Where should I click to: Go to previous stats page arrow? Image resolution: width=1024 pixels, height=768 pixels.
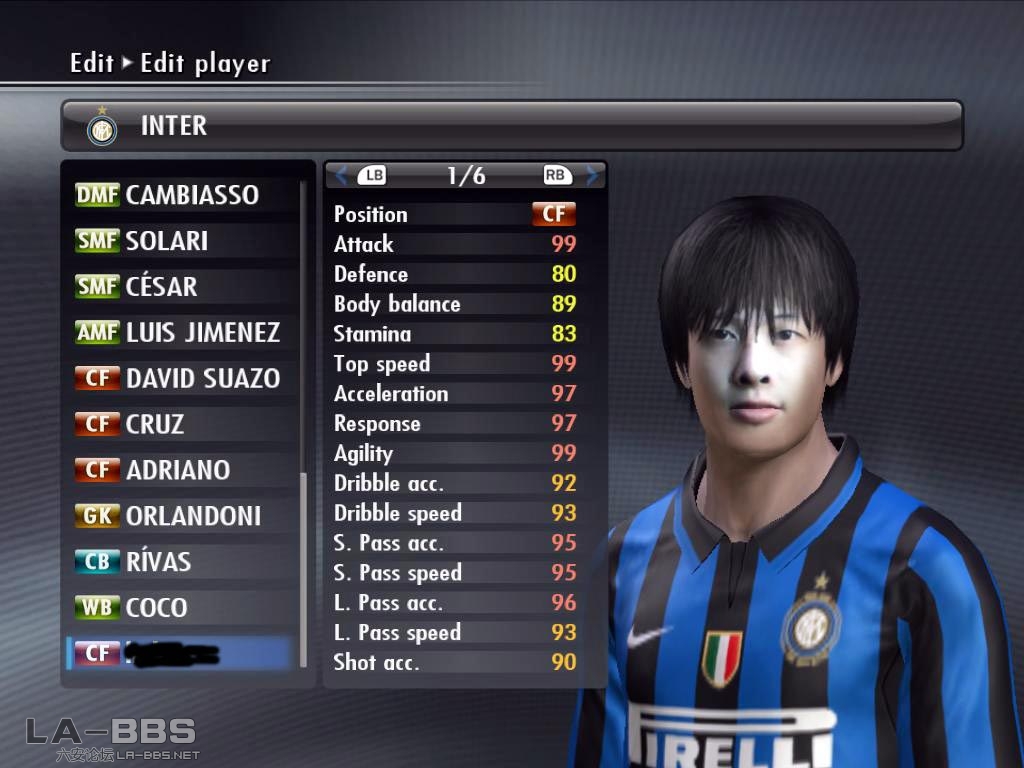[x=342, y=176]
